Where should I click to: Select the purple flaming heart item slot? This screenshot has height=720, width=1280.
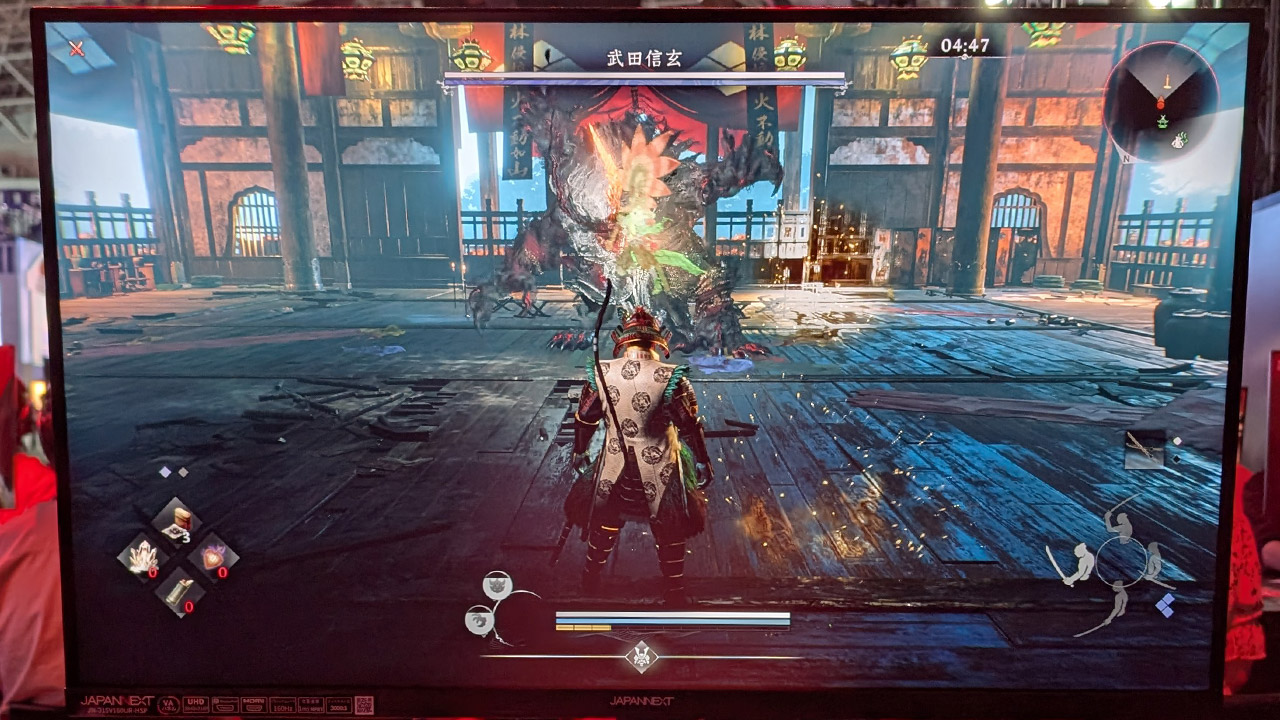(x=213, y=557)
